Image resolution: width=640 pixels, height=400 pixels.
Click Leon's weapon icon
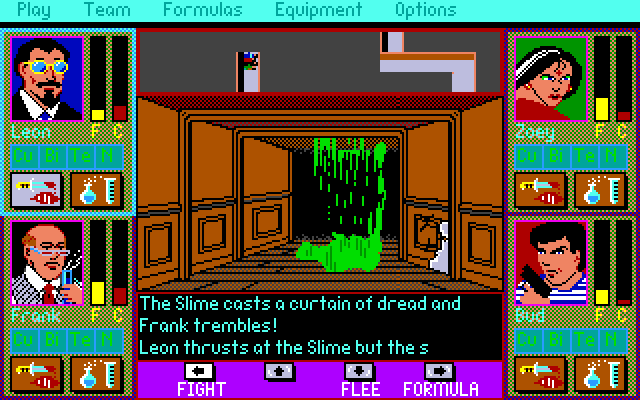(36, 190)
